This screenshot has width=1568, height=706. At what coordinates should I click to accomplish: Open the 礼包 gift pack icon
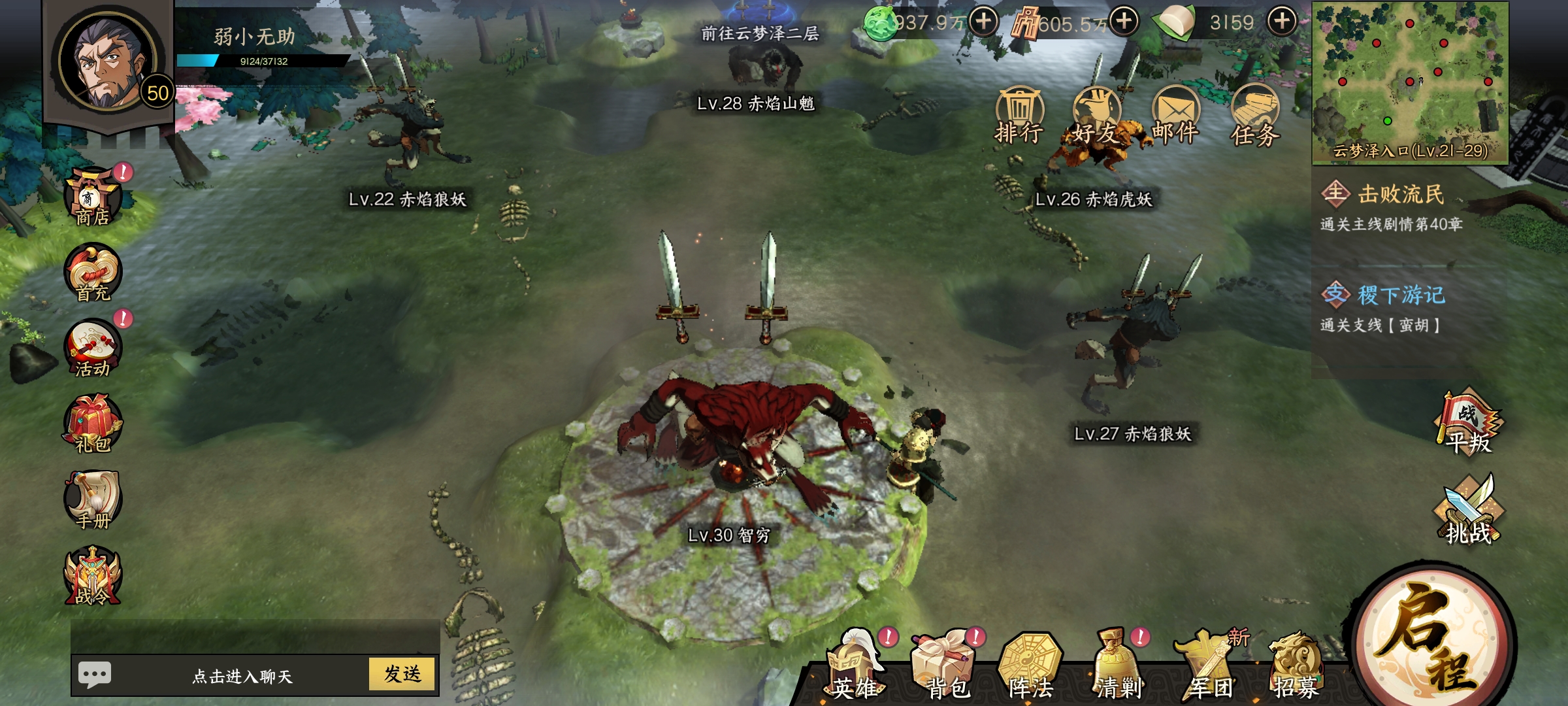93,425
